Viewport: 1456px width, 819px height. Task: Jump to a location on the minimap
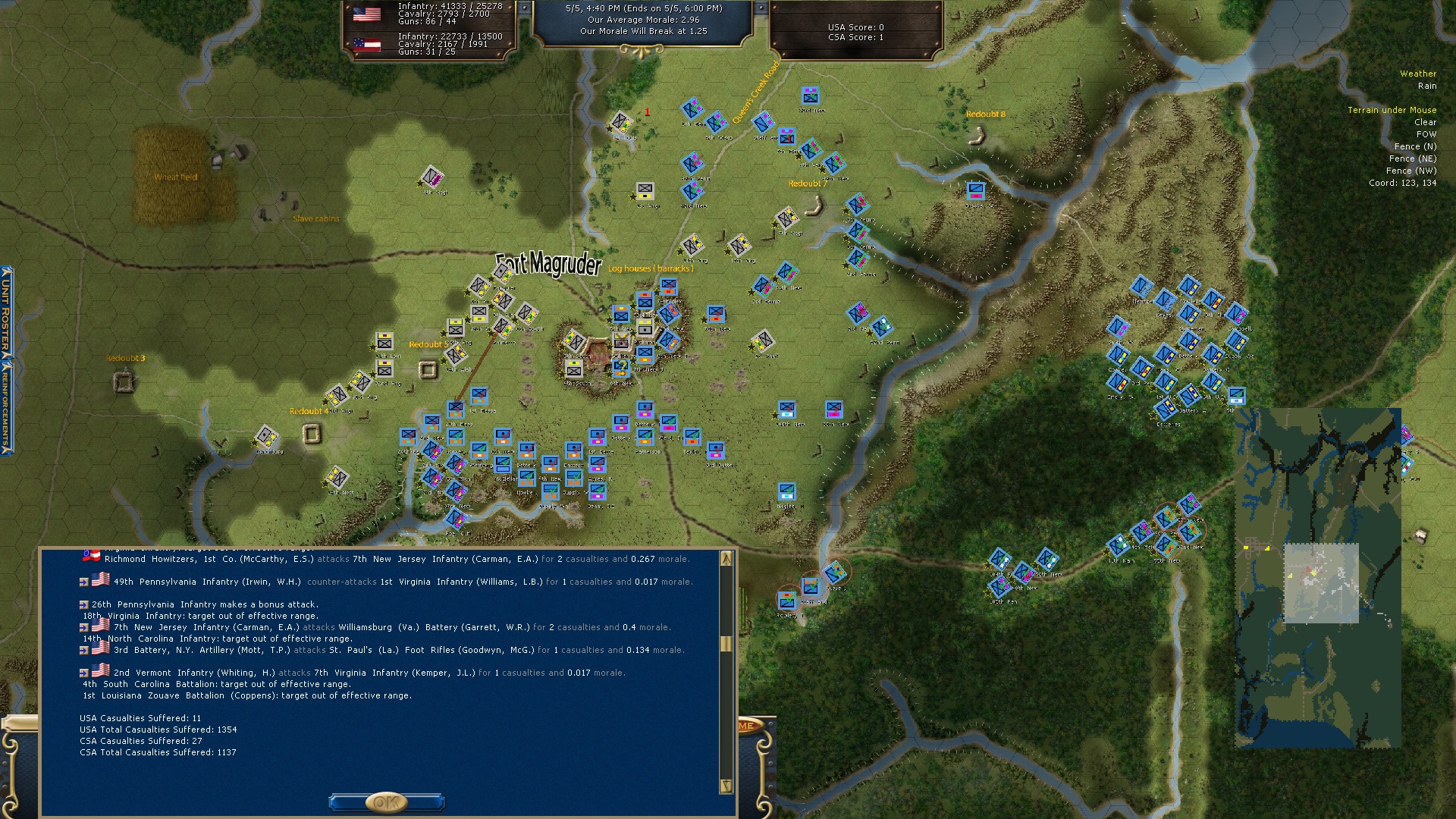pos(1318,578)
